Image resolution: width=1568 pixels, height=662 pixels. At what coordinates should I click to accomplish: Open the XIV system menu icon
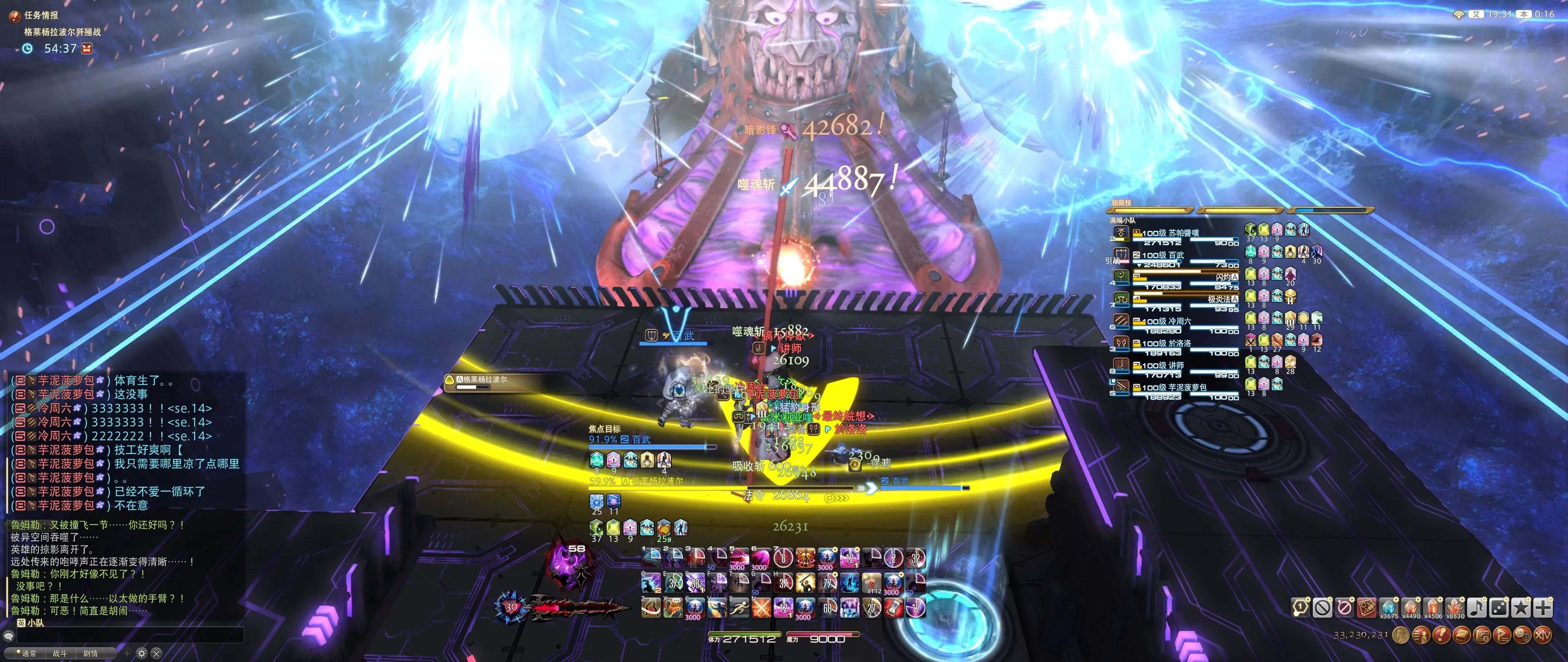pos(1542,635)
